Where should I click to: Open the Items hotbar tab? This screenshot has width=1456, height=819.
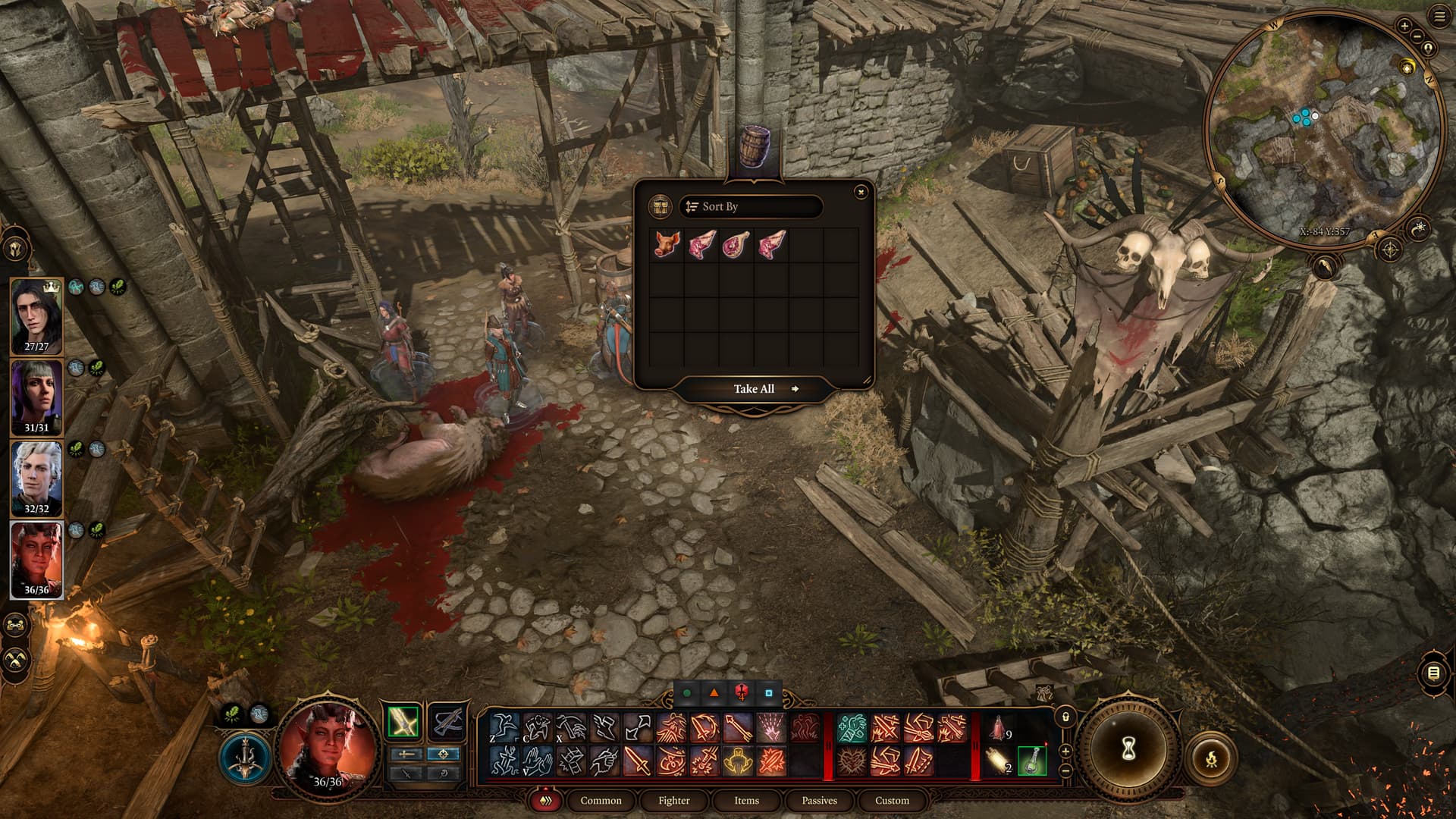point(746,800)
